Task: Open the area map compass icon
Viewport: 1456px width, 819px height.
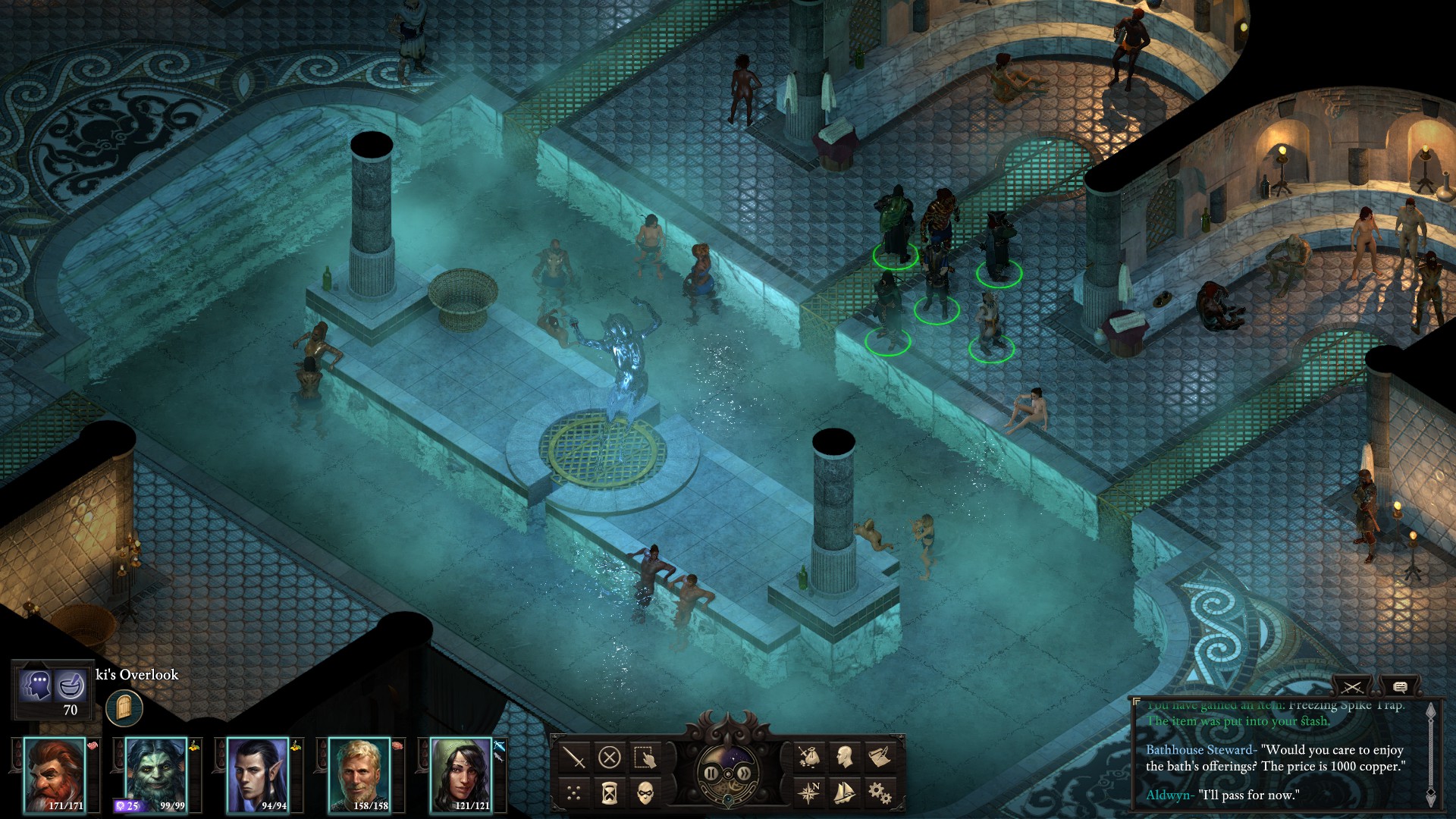Action: click(x=808, y=793)
